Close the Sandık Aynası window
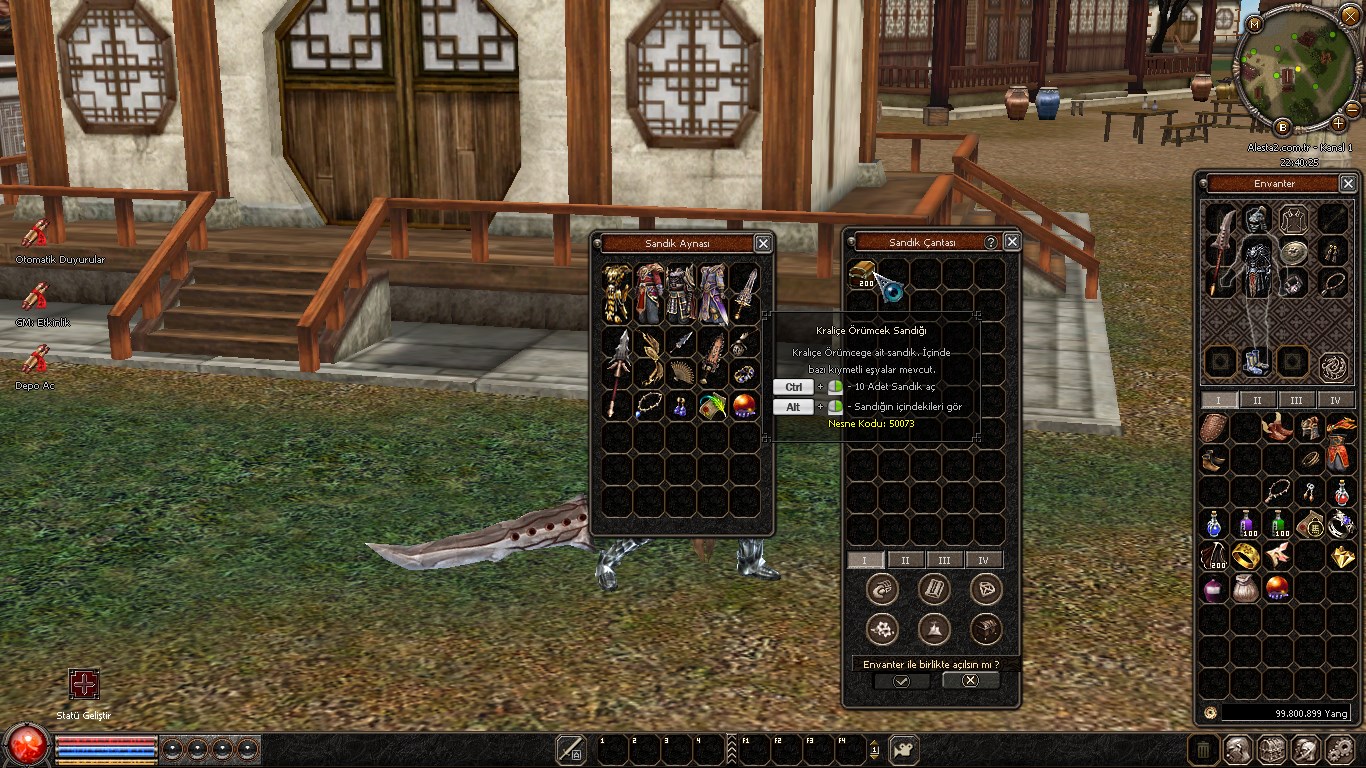Viewport: 1366px width, 768px height. [x=763, y=243]
